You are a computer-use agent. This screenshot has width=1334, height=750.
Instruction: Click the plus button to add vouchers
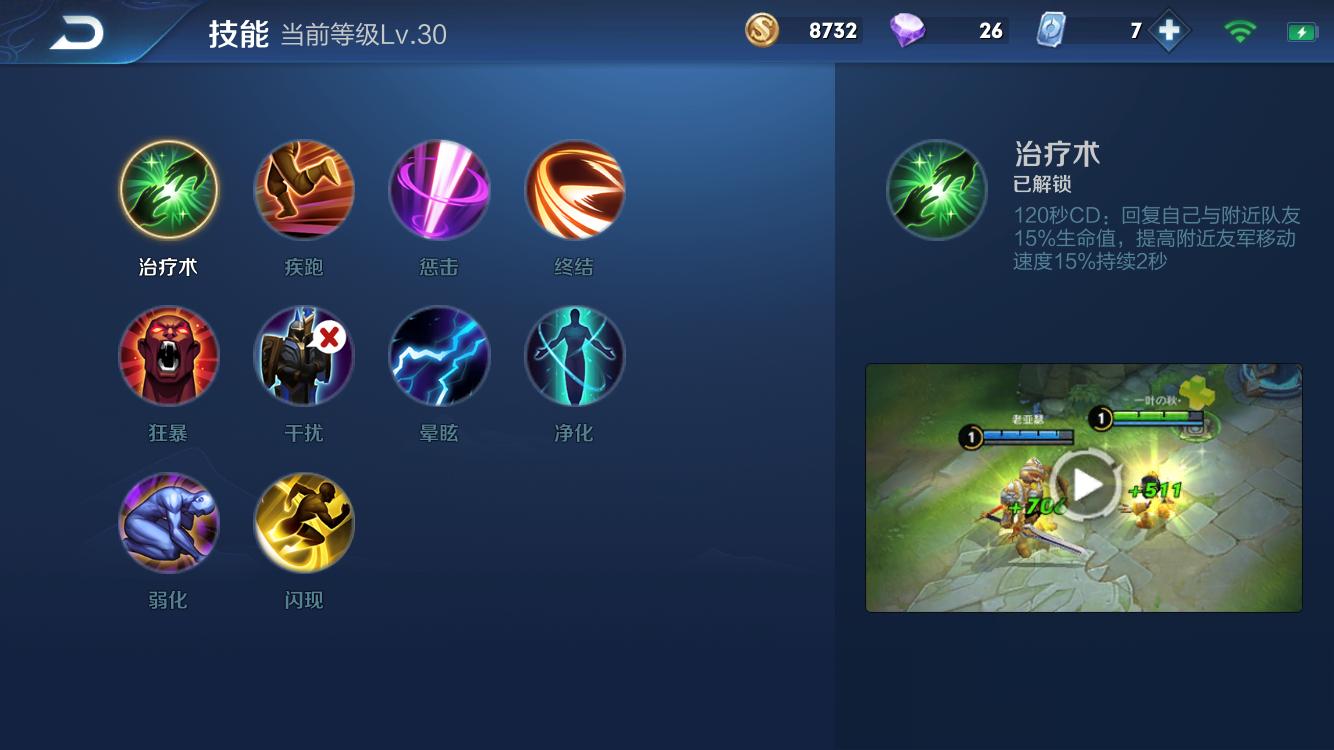pos(1168,31)
